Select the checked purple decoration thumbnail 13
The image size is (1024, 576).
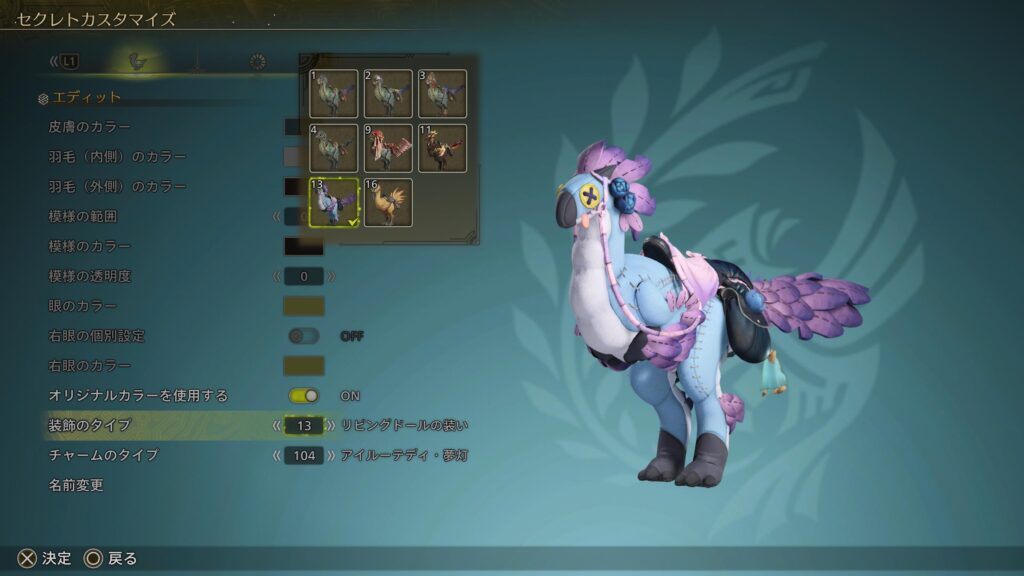(x=334, y=202)
